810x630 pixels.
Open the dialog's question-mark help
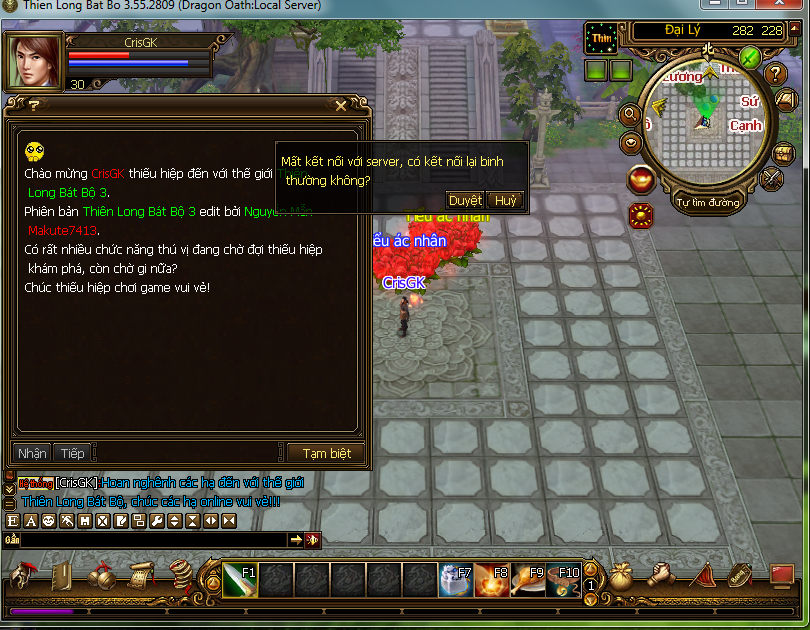[33, 105]
